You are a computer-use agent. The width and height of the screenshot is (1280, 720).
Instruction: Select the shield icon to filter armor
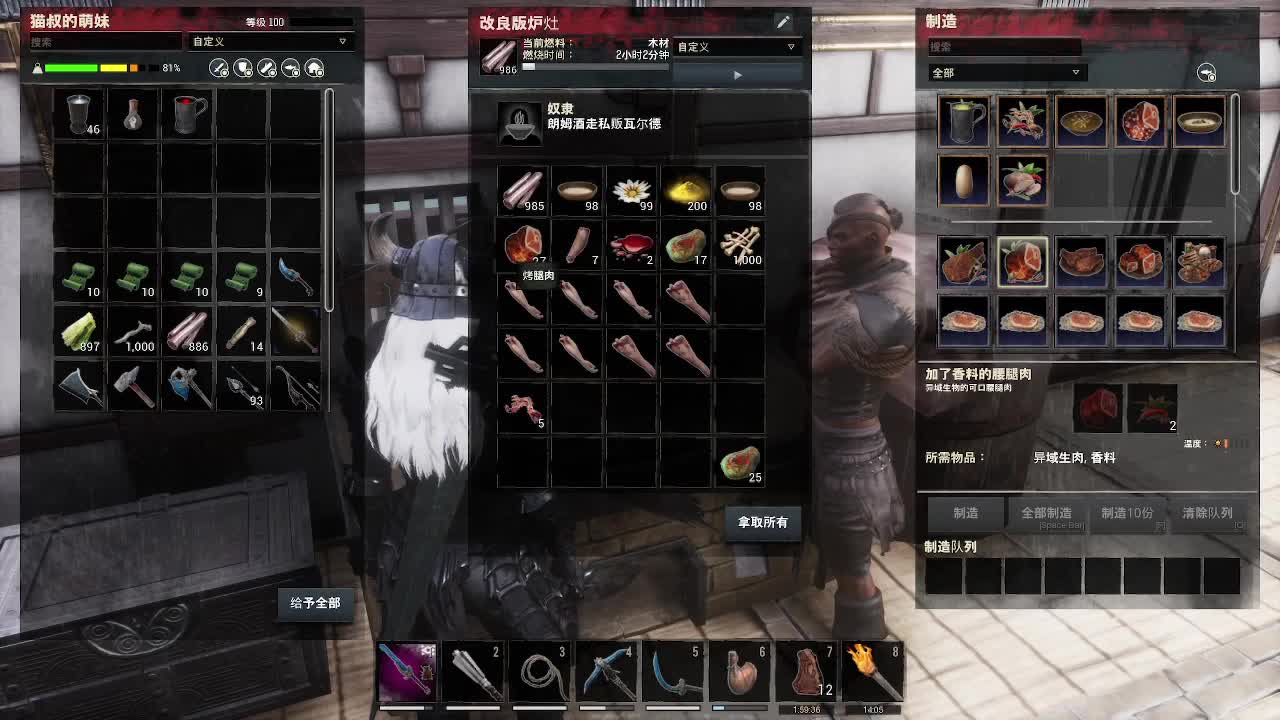(x=242, y=66)
